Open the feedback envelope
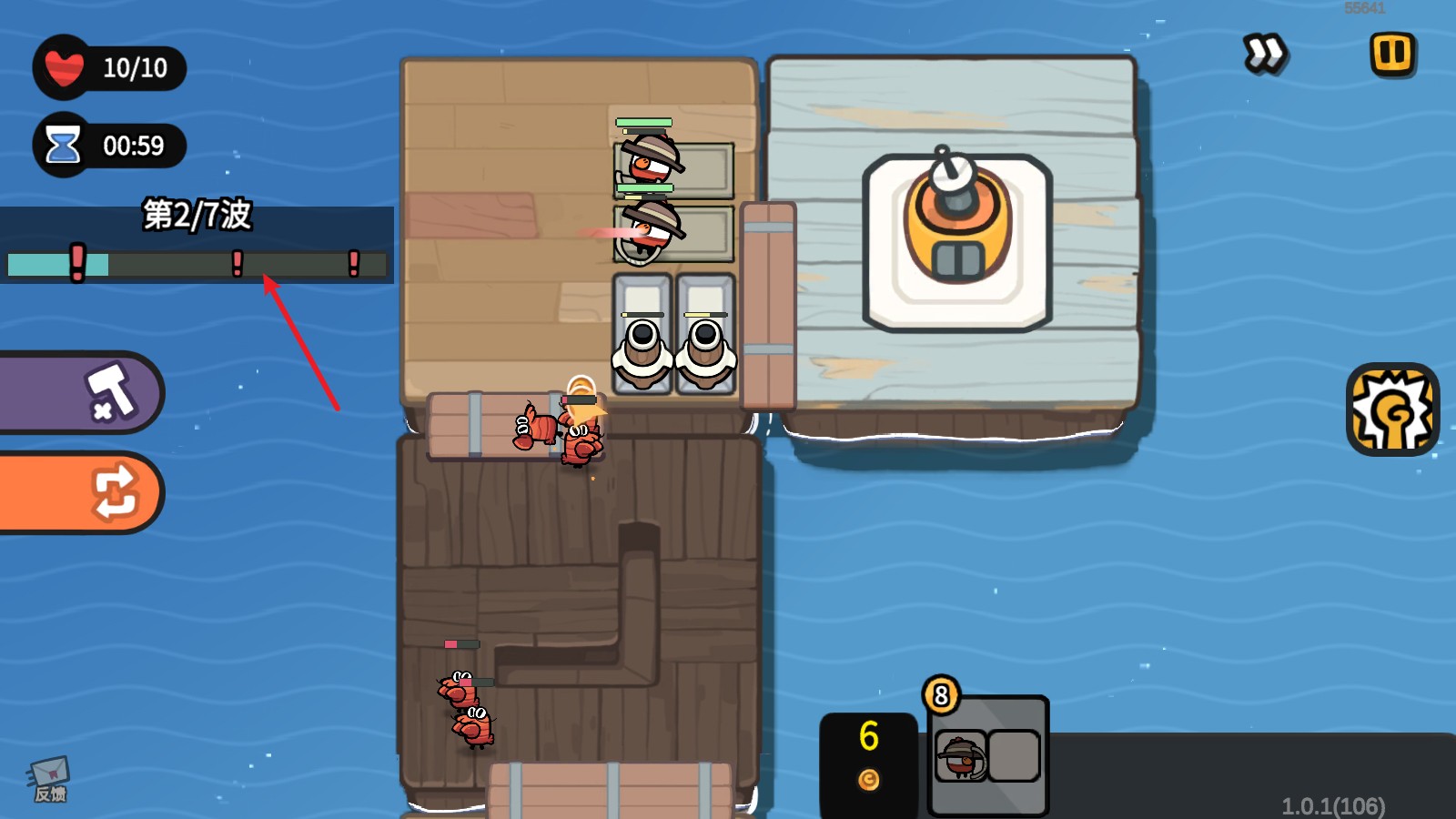The image size is (1456, 819). [x=49, y=780]
